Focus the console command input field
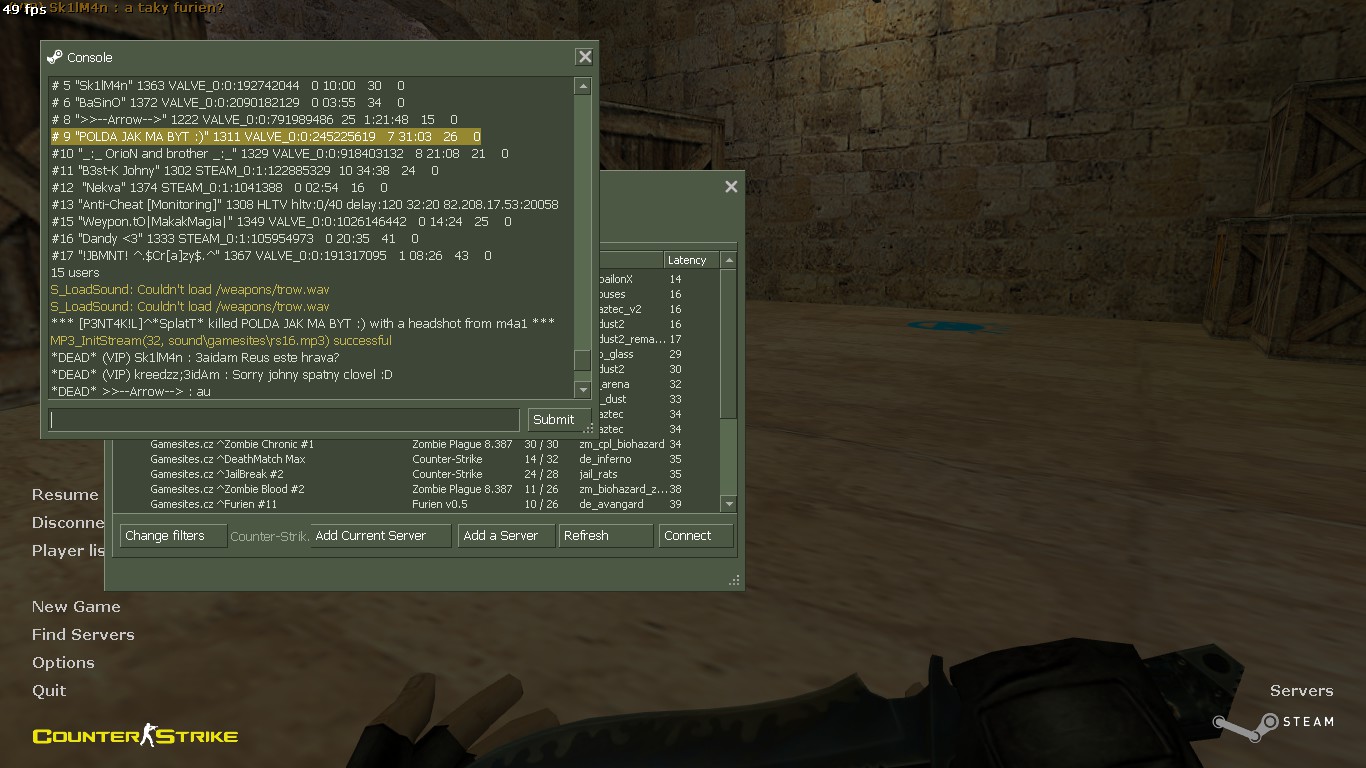 [x=285, y=420]
